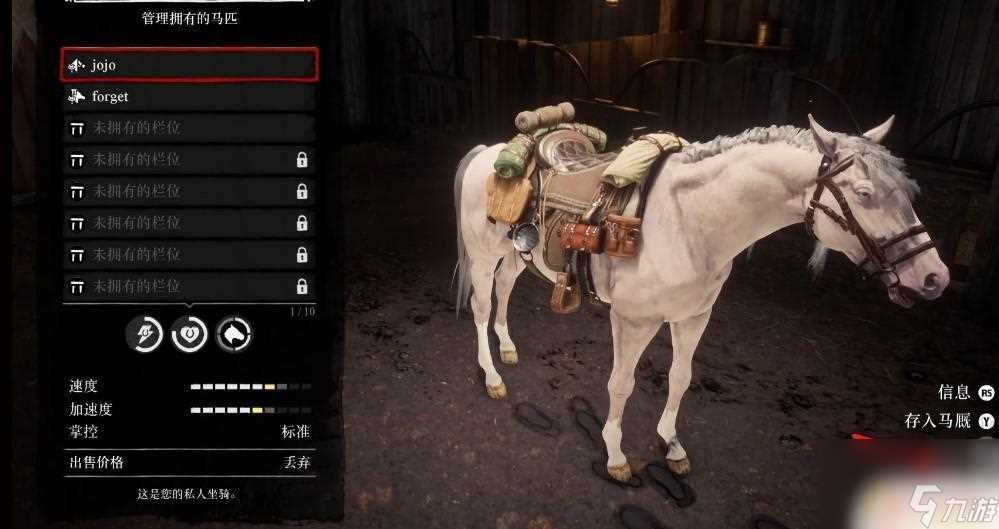
Task: Choose the horse named forget
Action: point(189,97)
